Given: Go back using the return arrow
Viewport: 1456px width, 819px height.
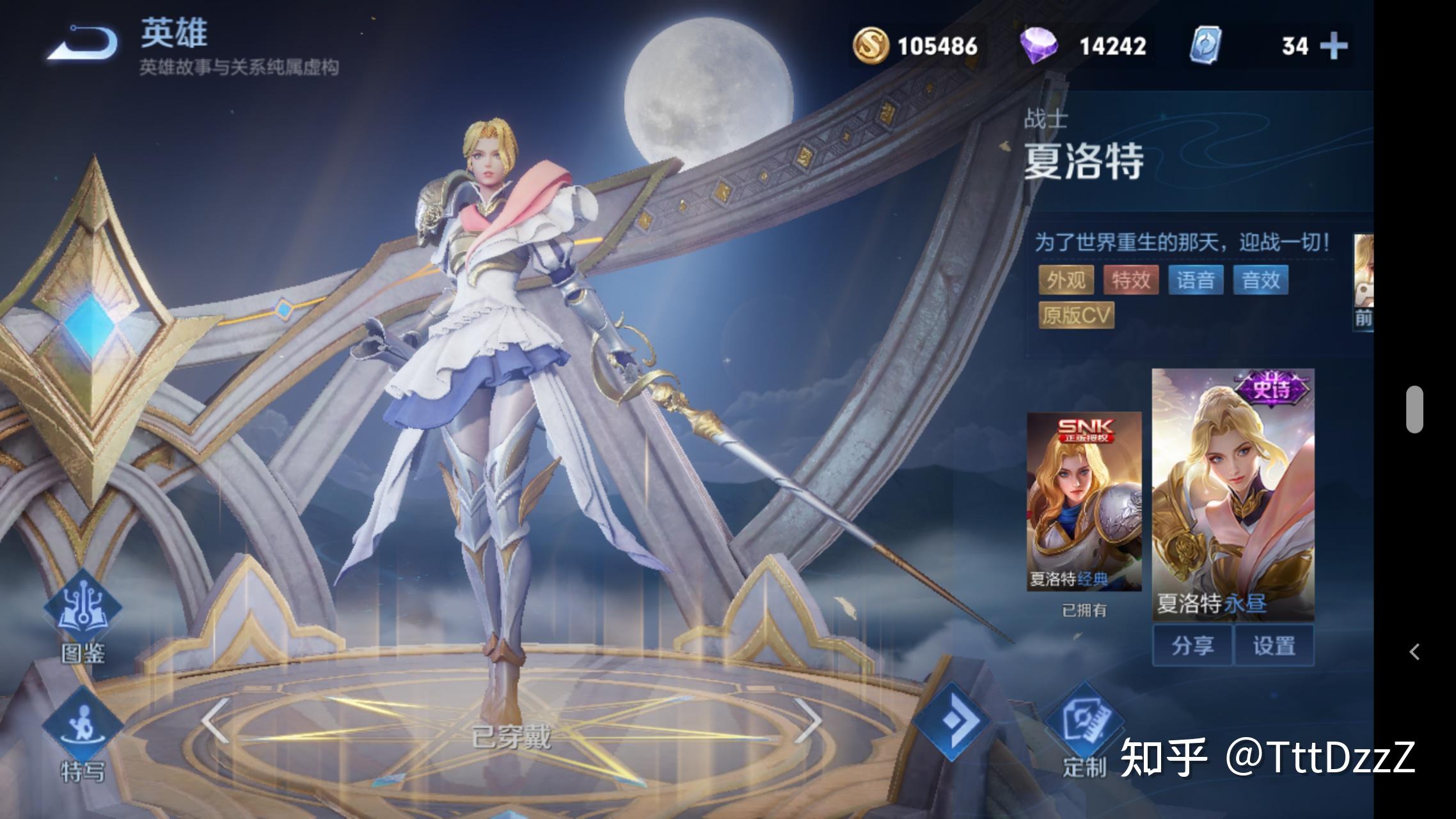Looking at the screenshot, I should pos(83,44).
